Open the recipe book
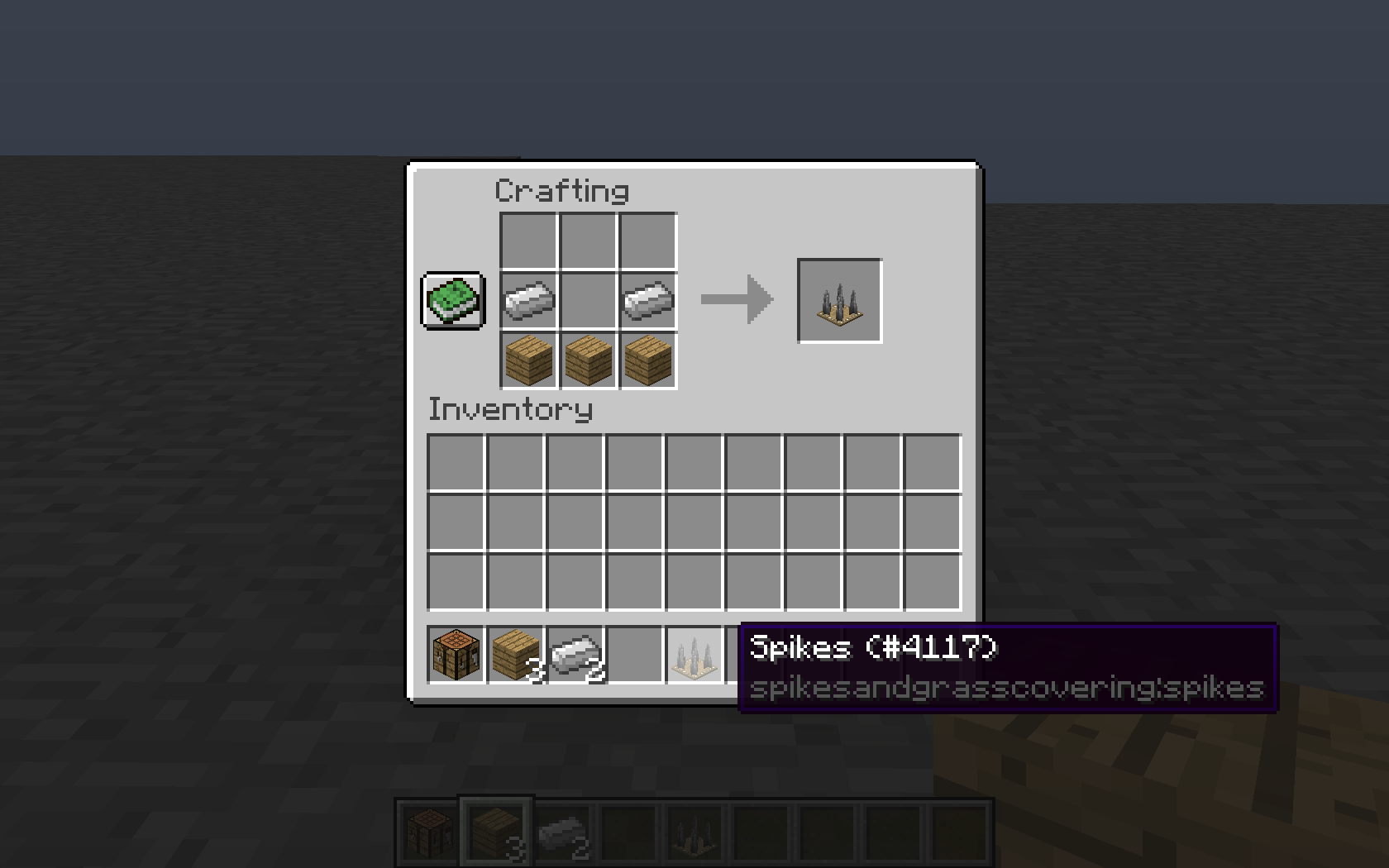1389x868 pixels. (x=453, y=302)
